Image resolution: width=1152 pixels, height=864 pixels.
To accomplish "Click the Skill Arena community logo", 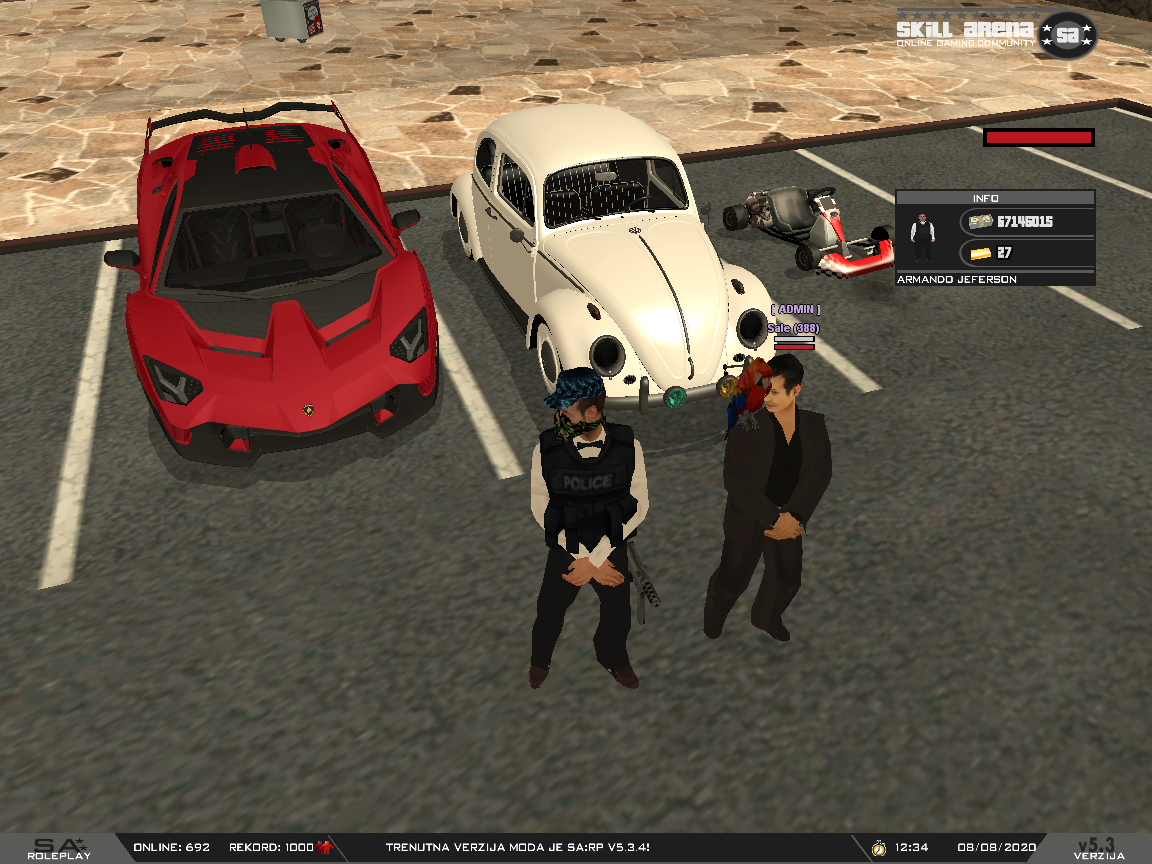I will click(995, 34).
